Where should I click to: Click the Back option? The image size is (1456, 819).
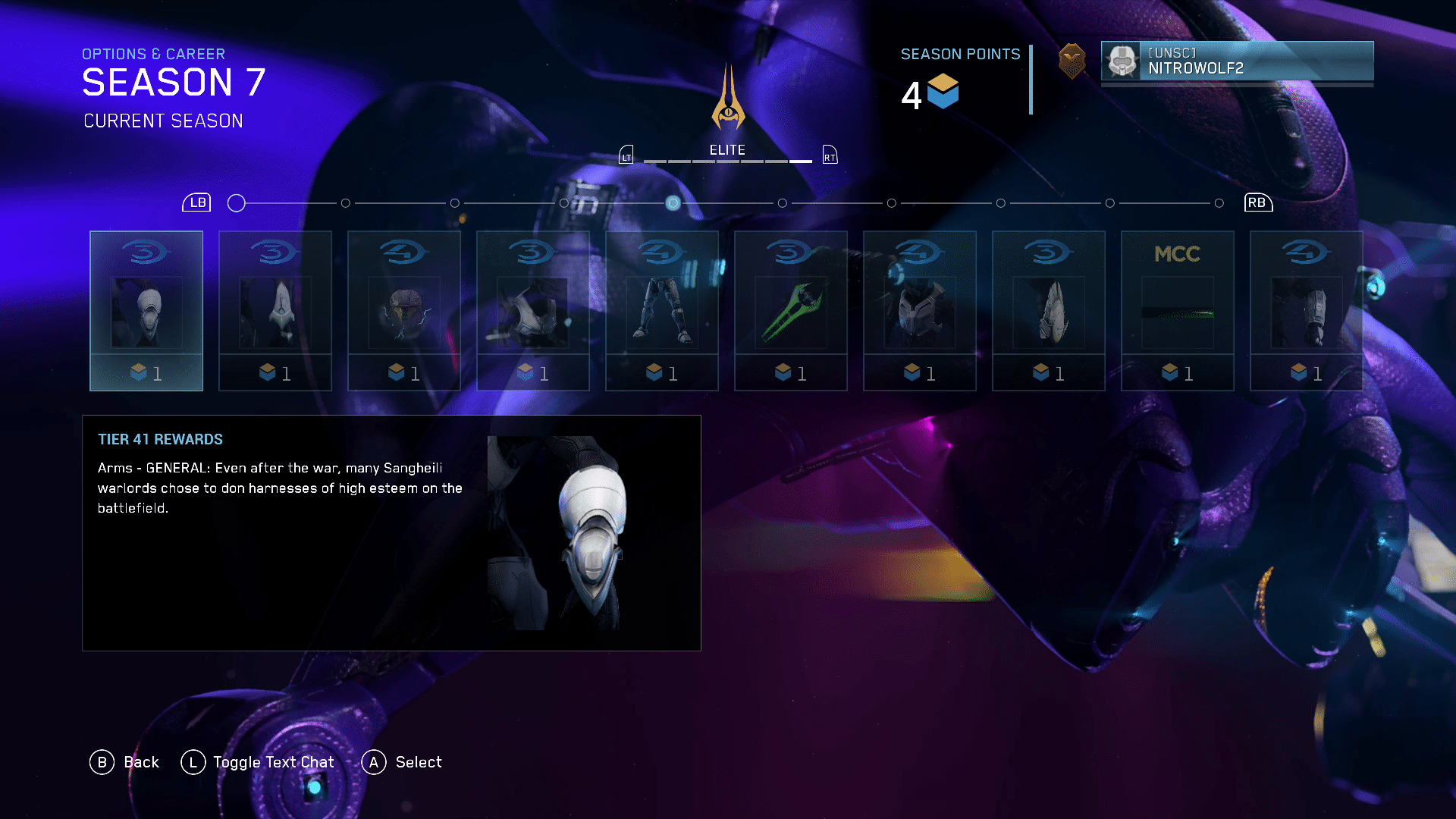pos(124,762)
